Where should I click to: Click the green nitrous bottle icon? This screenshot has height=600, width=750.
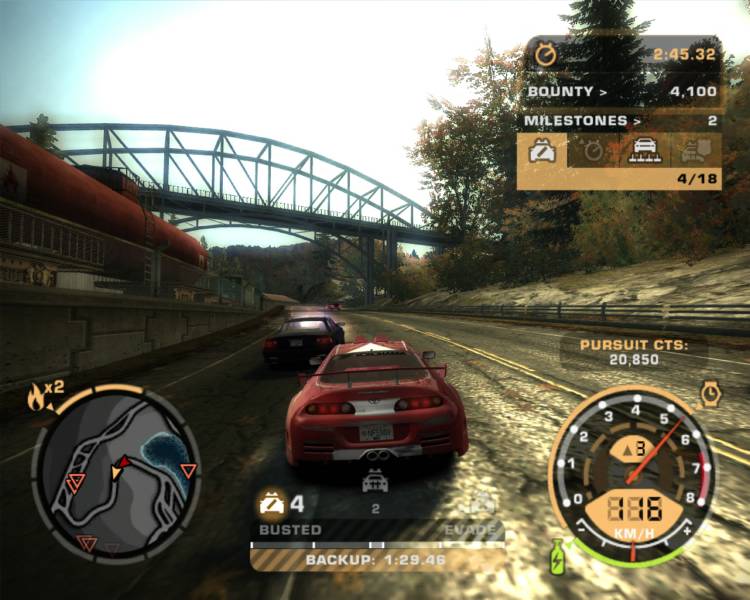pos(557,556)
